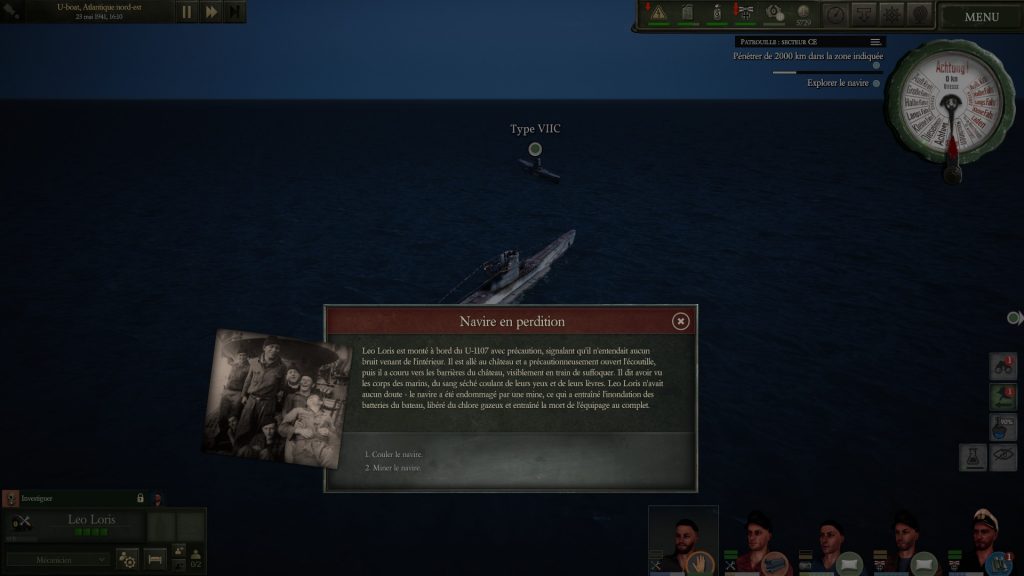Close the Navire en perdition dialog
The height and width of the screenshot is (576, 1024).
(680, 321)
